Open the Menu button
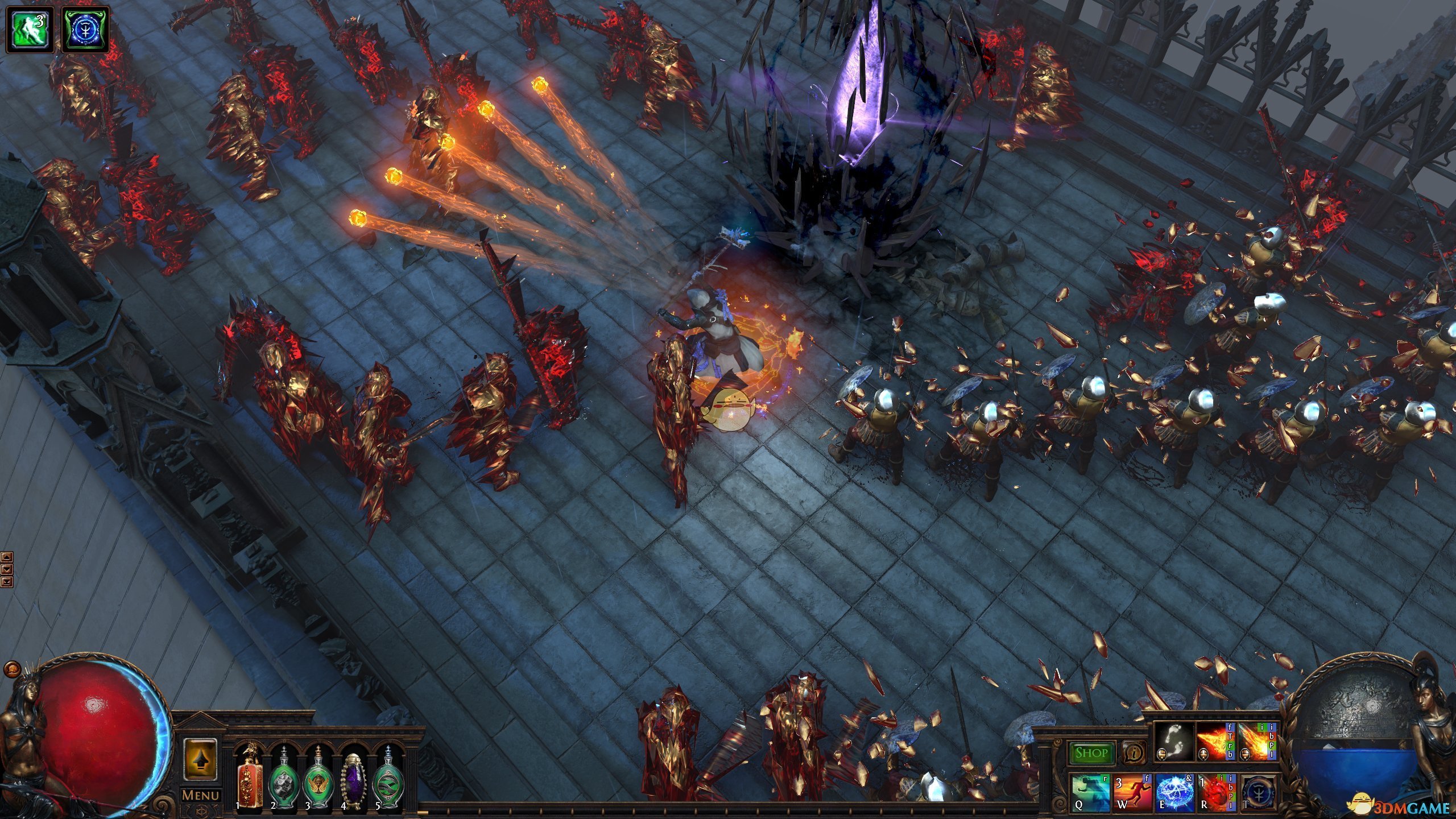 pos(200,795)
